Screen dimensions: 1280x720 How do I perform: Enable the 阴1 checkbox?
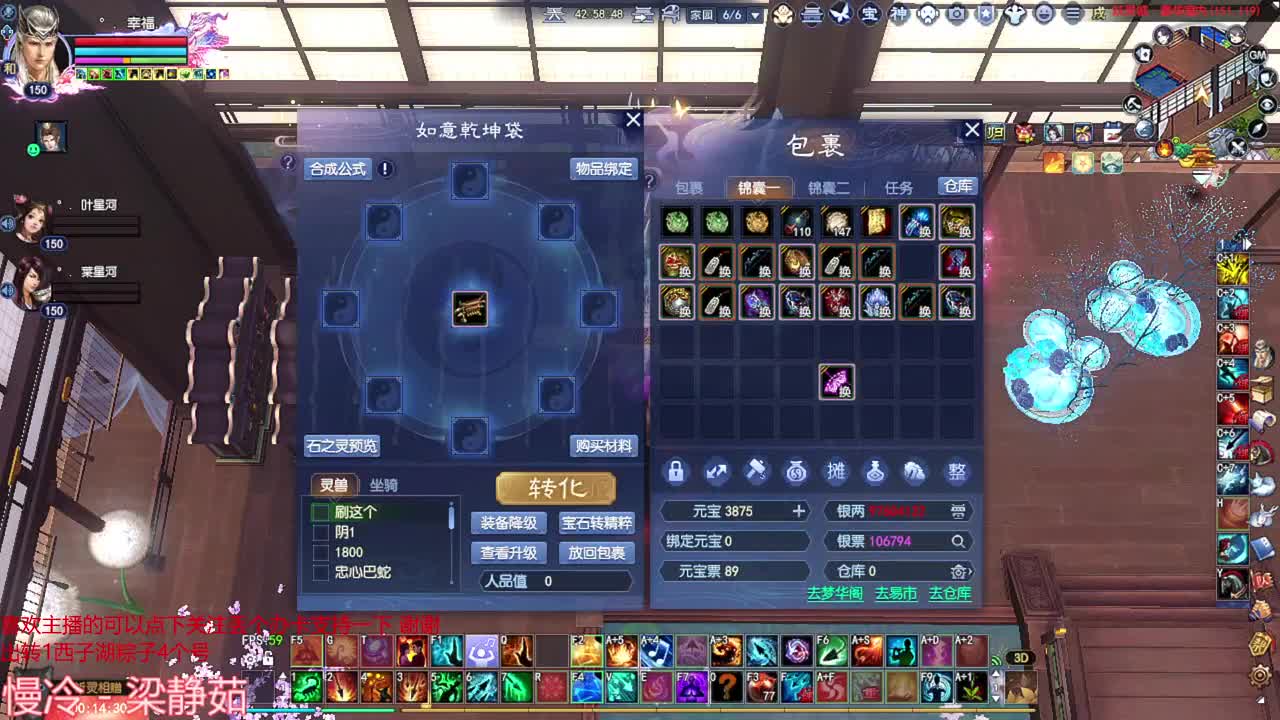pyautogui.click(x=323, y=534)
